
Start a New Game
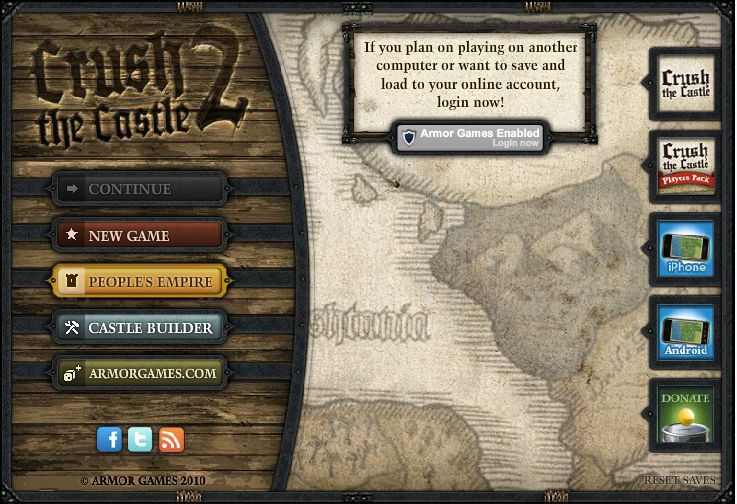tap(139, 236)
